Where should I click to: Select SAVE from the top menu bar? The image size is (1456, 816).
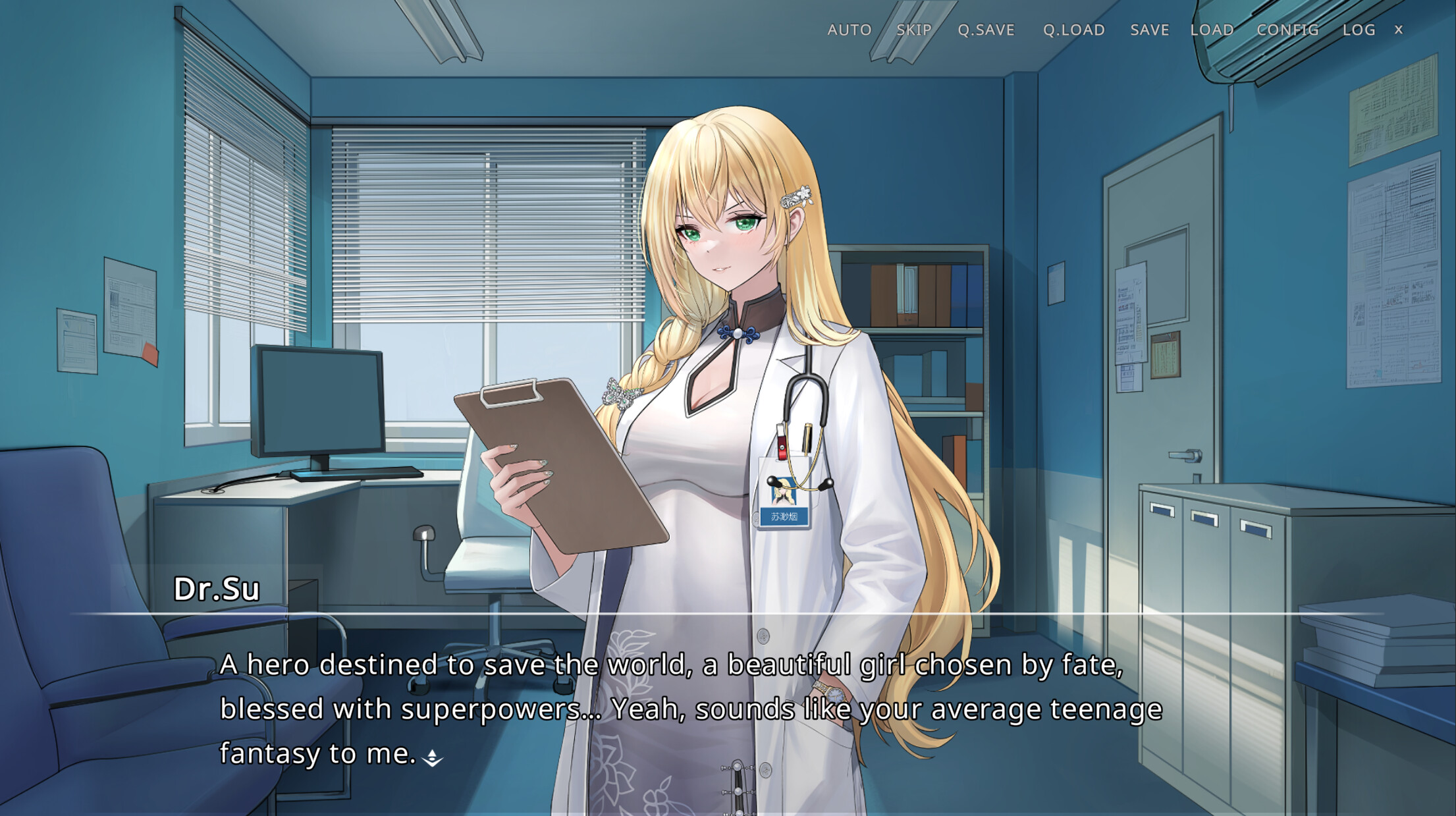coord(1149,30)
